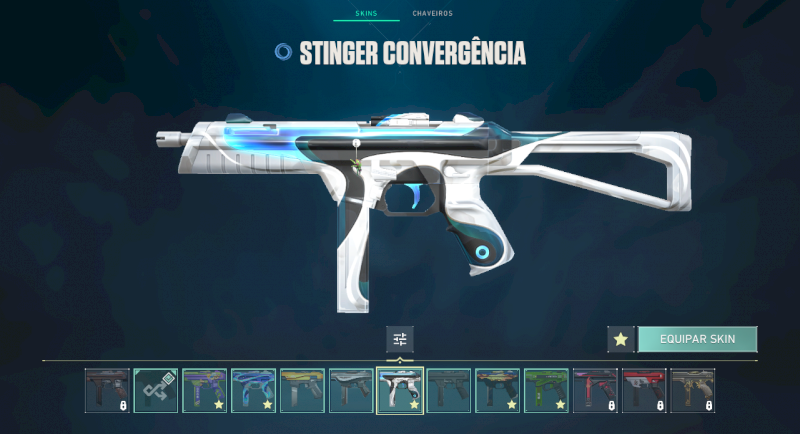The height and width of the screenshot is (434, 800).
Task: Open the filter sliders options
Action: [400, 339]
